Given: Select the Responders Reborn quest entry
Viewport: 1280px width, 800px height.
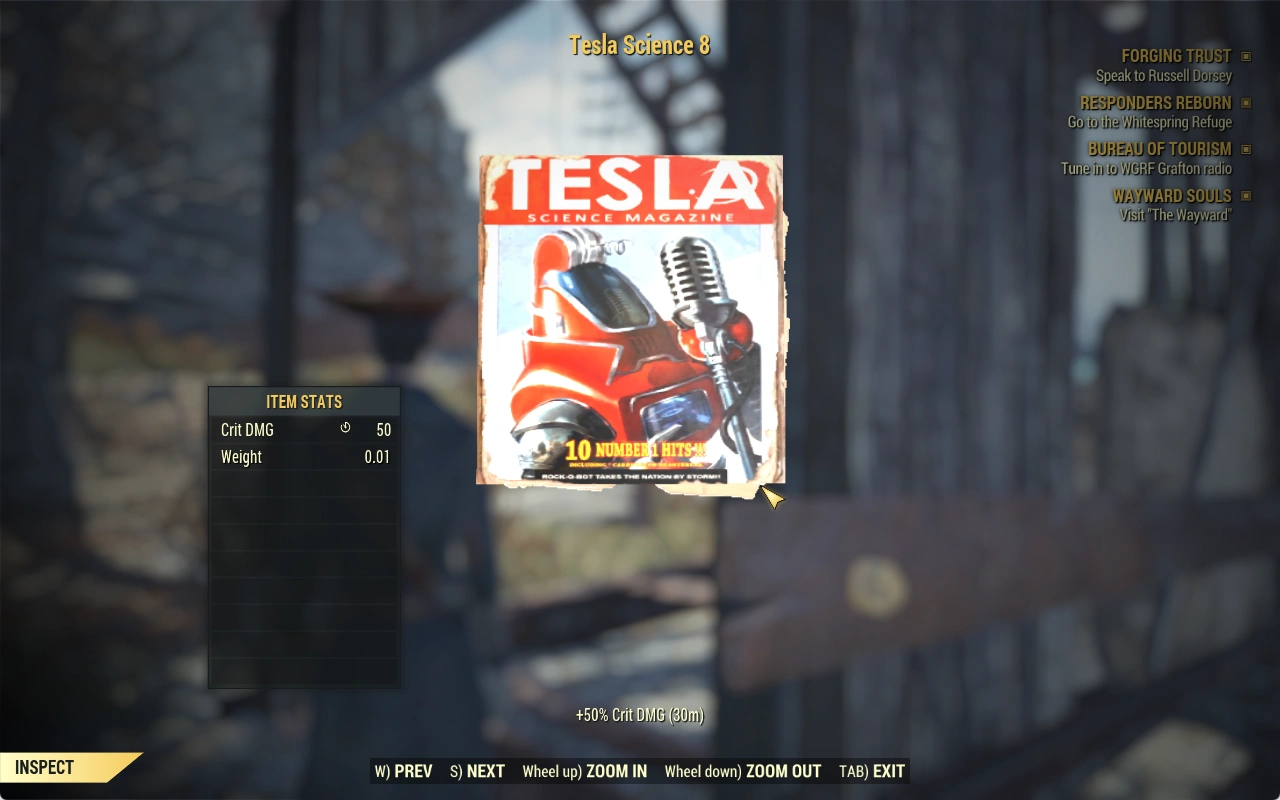Looking at the screenshot, I should [1155, 103].
